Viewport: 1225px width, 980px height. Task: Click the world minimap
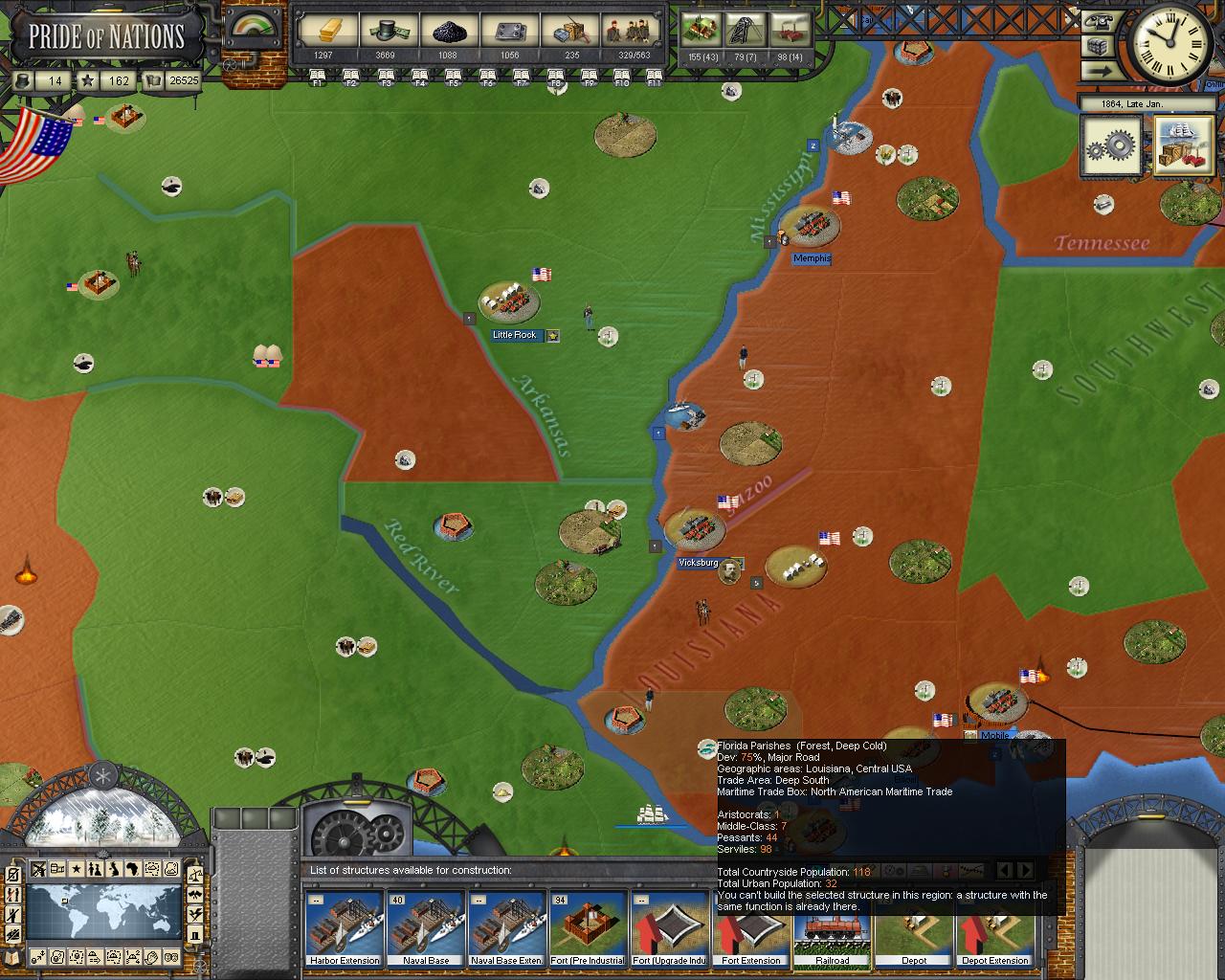coord(103,912)
